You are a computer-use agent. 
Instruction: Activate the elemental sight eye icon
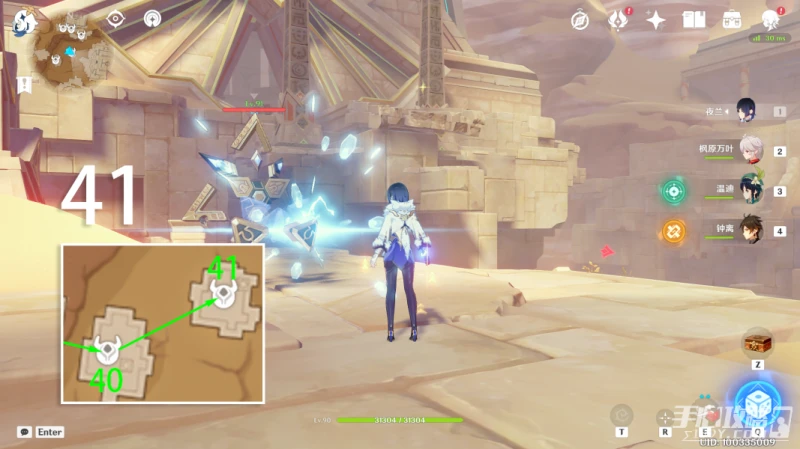[x=115, y=19]
